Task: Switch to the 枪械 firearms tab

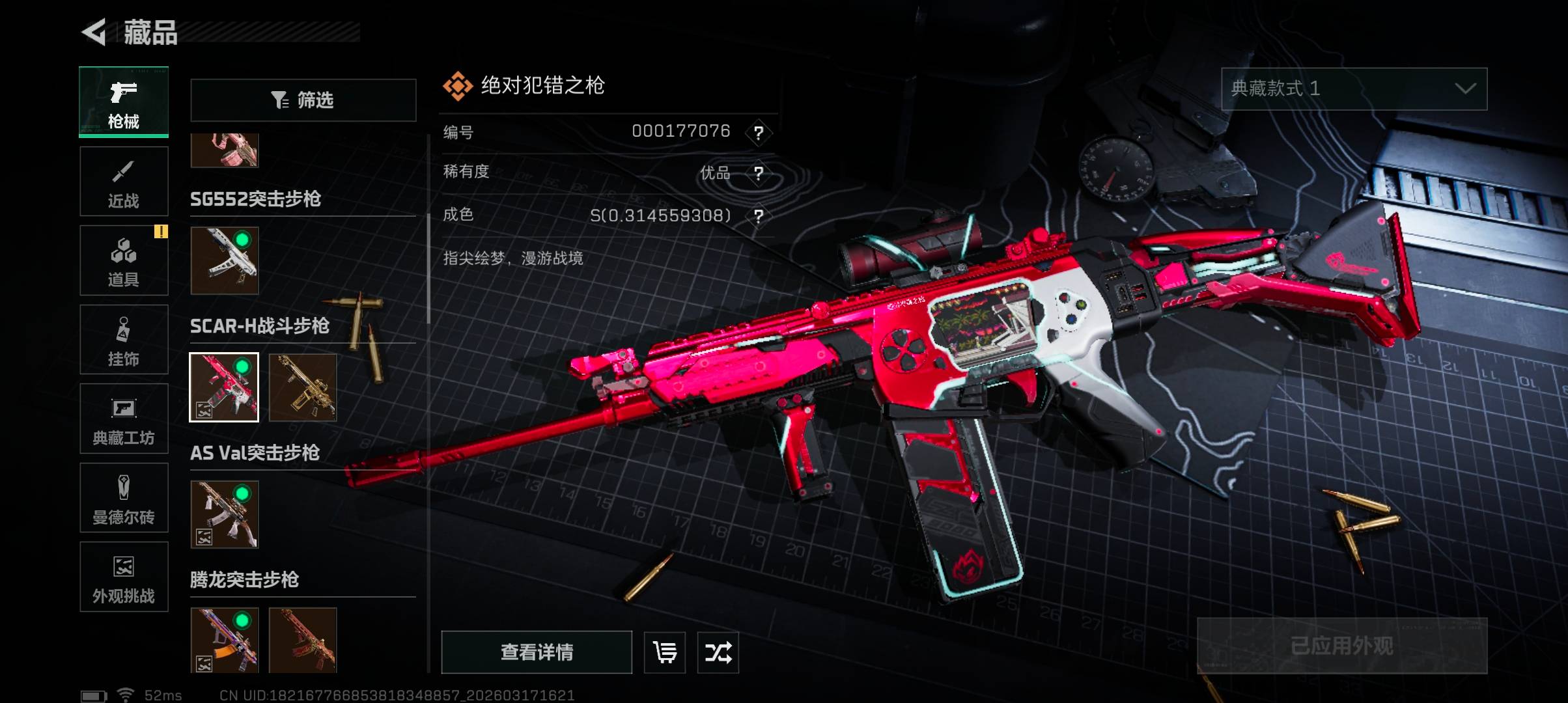Action: [124, 102]
